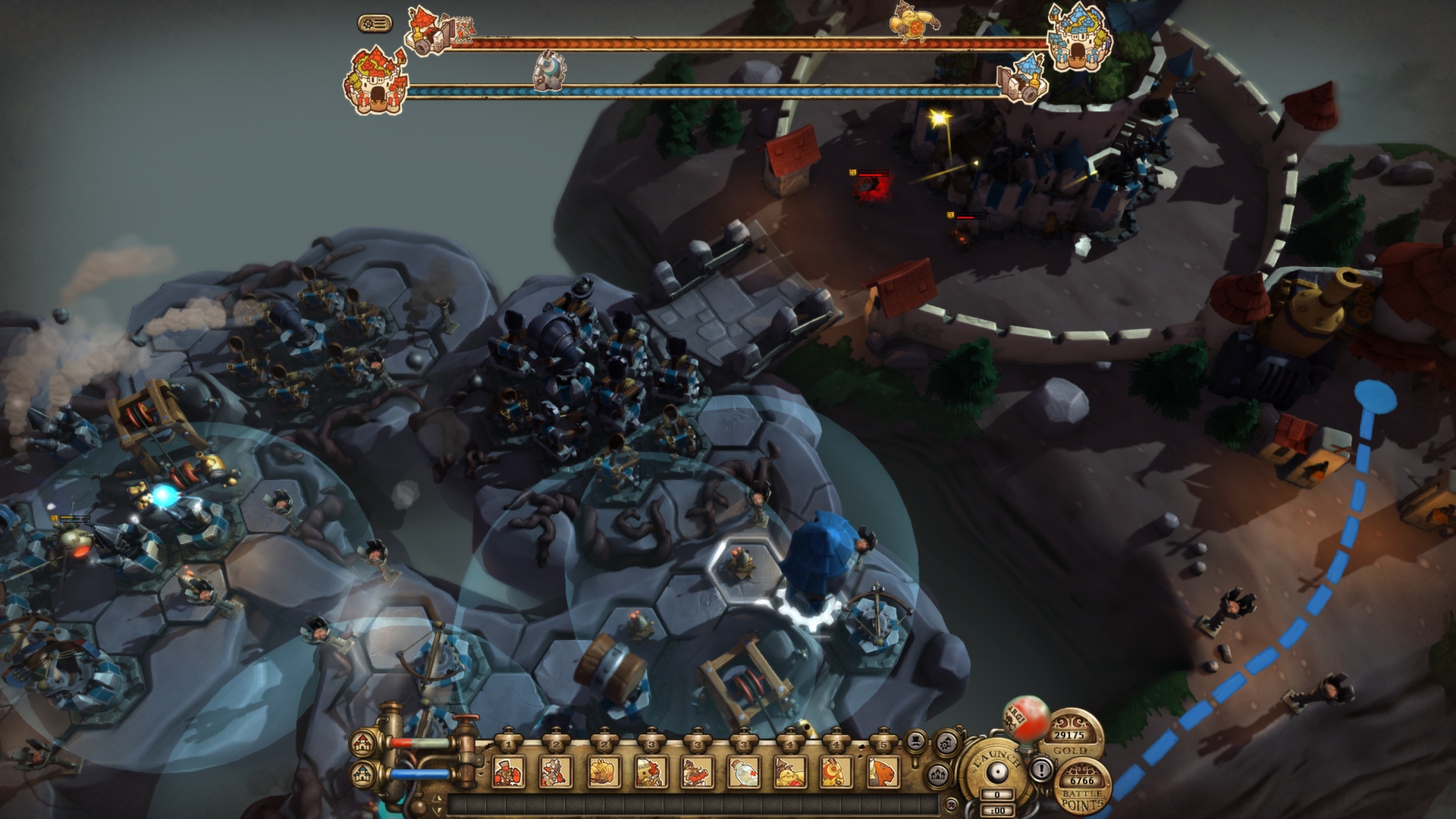Click the dark castle round button

pyautogui.click(x=939, y=773)
